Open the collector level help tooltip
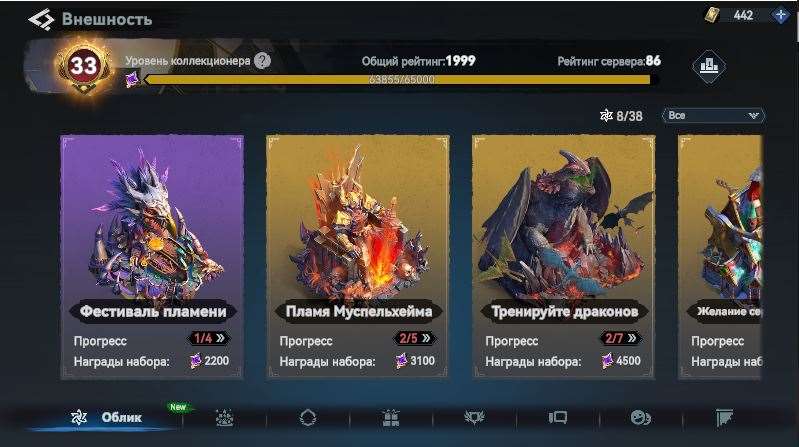This screenshot has width=799, height=447. [x=262, y=60]
